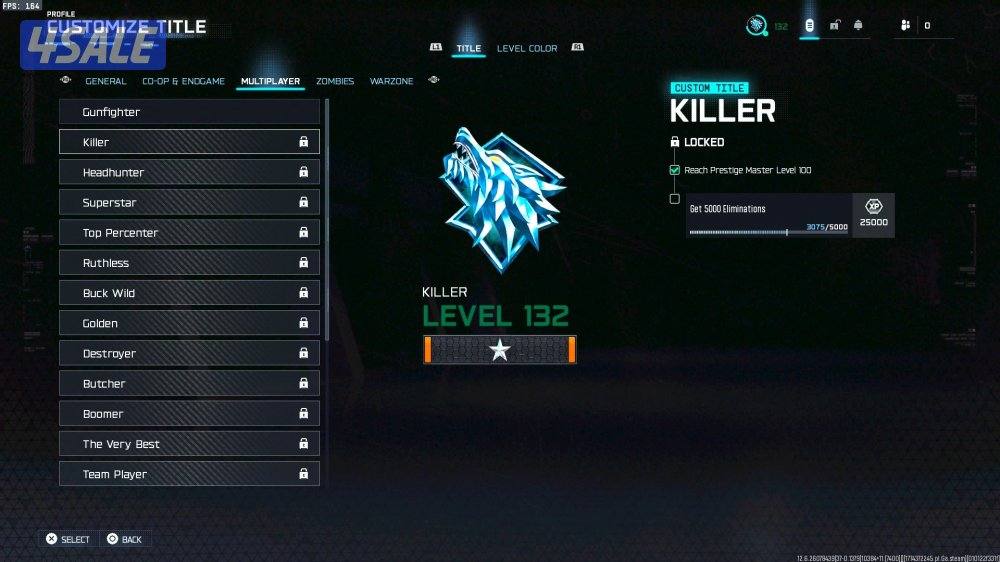Image resolution: width=1000 pixels, height=562 pixels.
Task: Select the Buck Wild title
Action: point(189,293)
